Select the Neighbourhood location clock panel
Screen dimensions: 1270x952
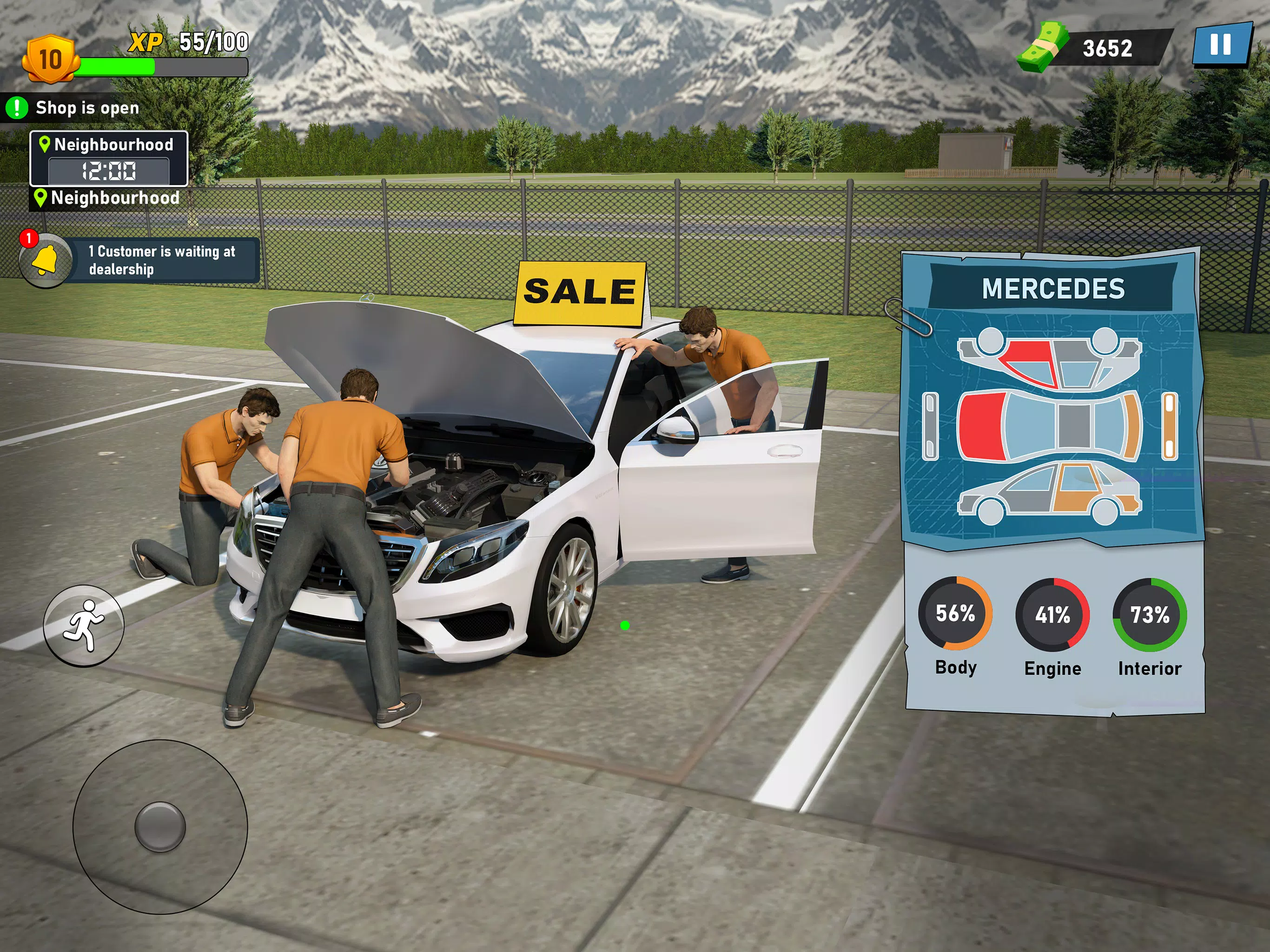[109, 159]
